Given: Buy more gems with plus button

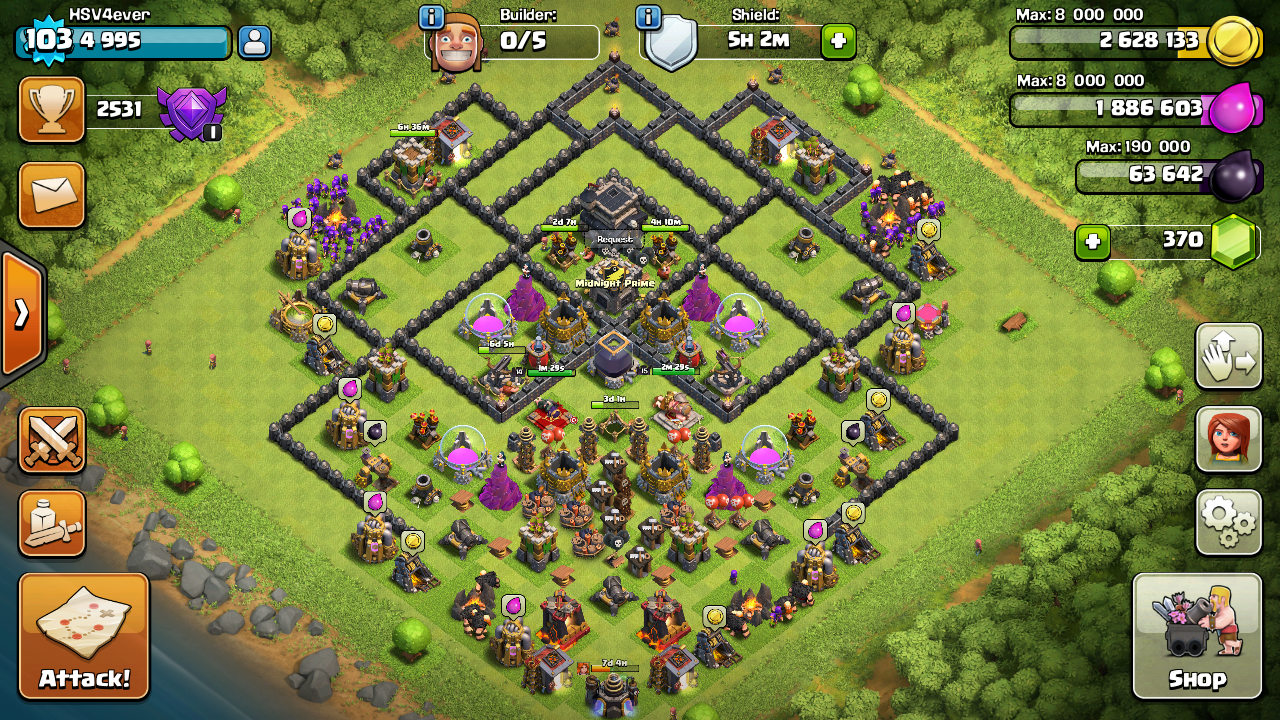Looking at the screenshot, I should point(1093,241).
